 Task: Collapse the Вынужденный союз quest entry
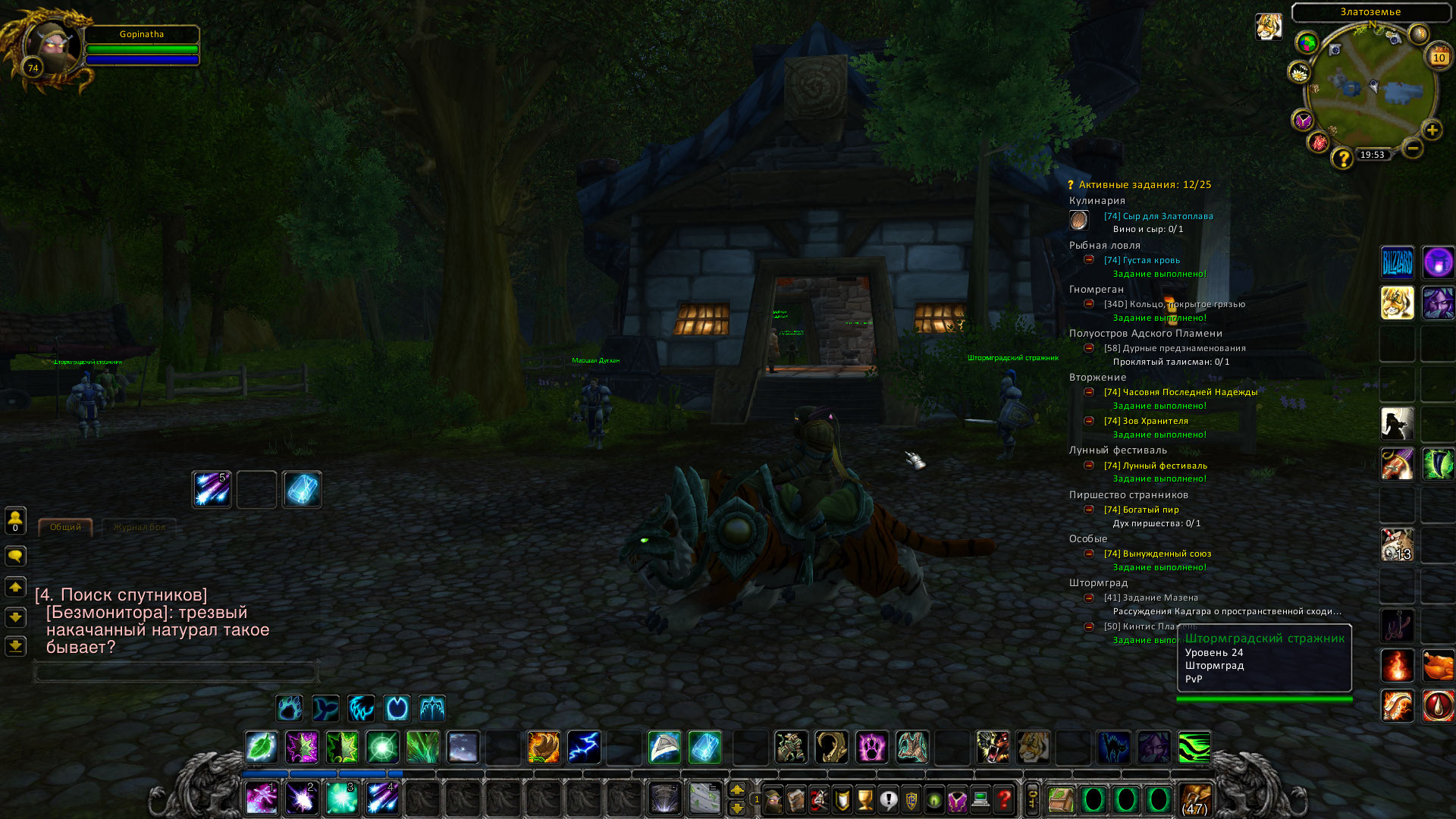(x=1090, y=554)
